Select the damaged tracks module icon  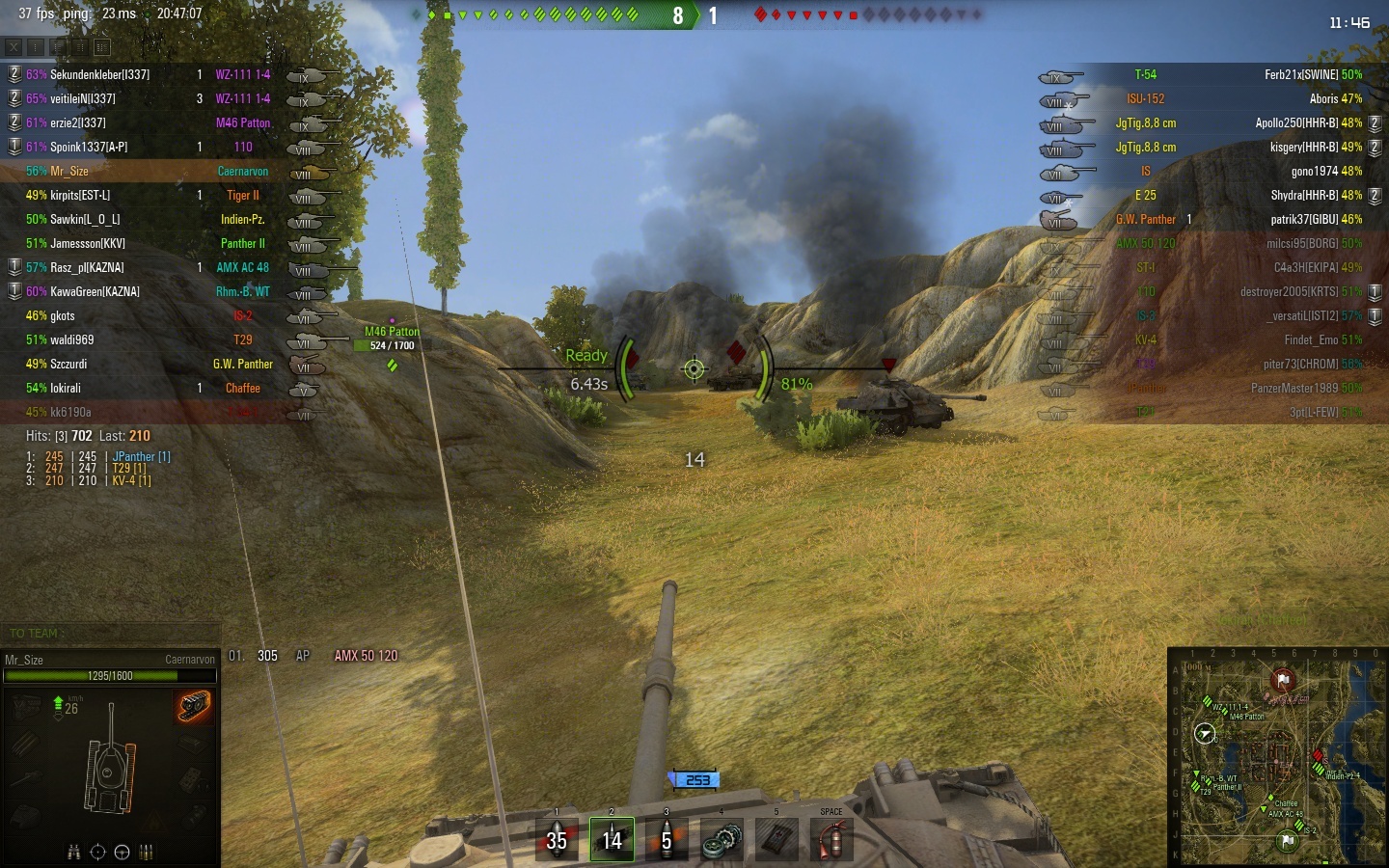(x=194, y=706)
